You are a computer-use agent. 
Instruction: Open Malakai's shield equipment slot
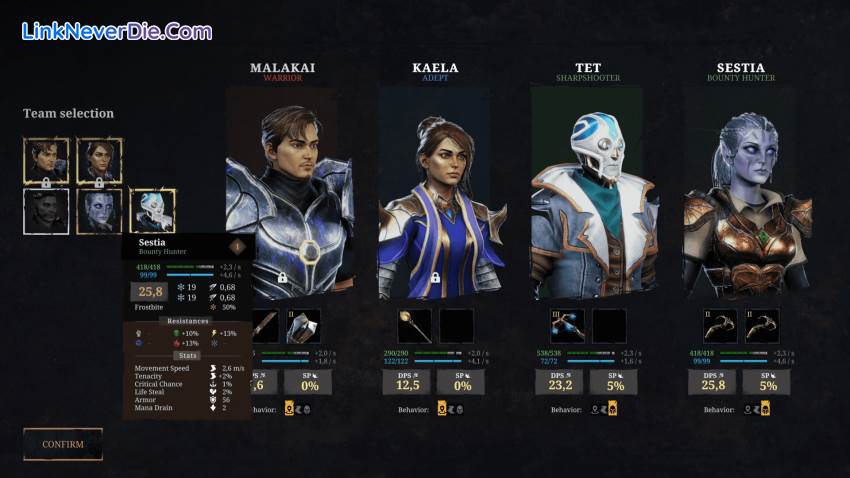pyautogui.click(x=303, y=326)
